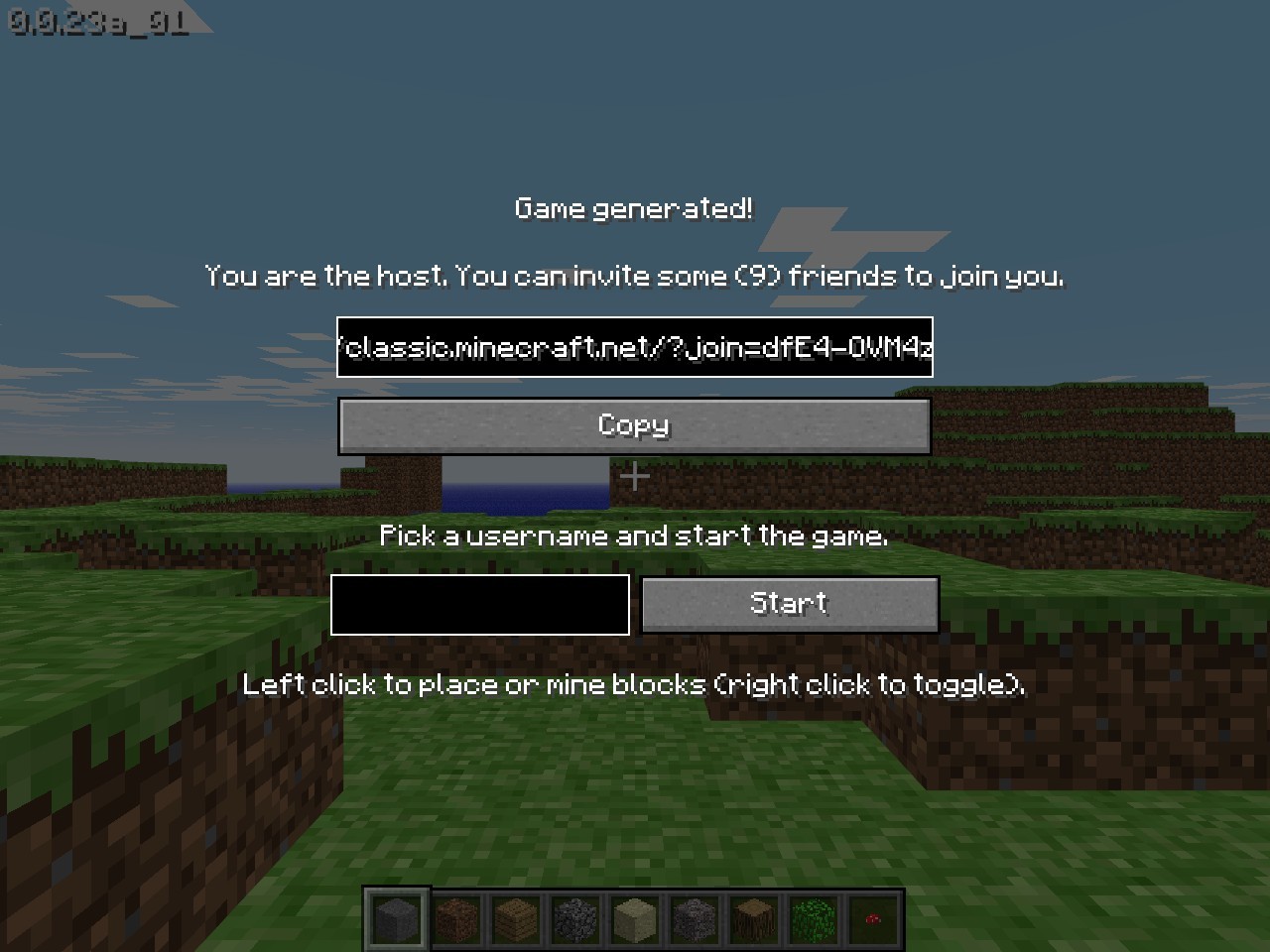
Task: Select the dirt block from the hotbar
Action: (455, 917)
